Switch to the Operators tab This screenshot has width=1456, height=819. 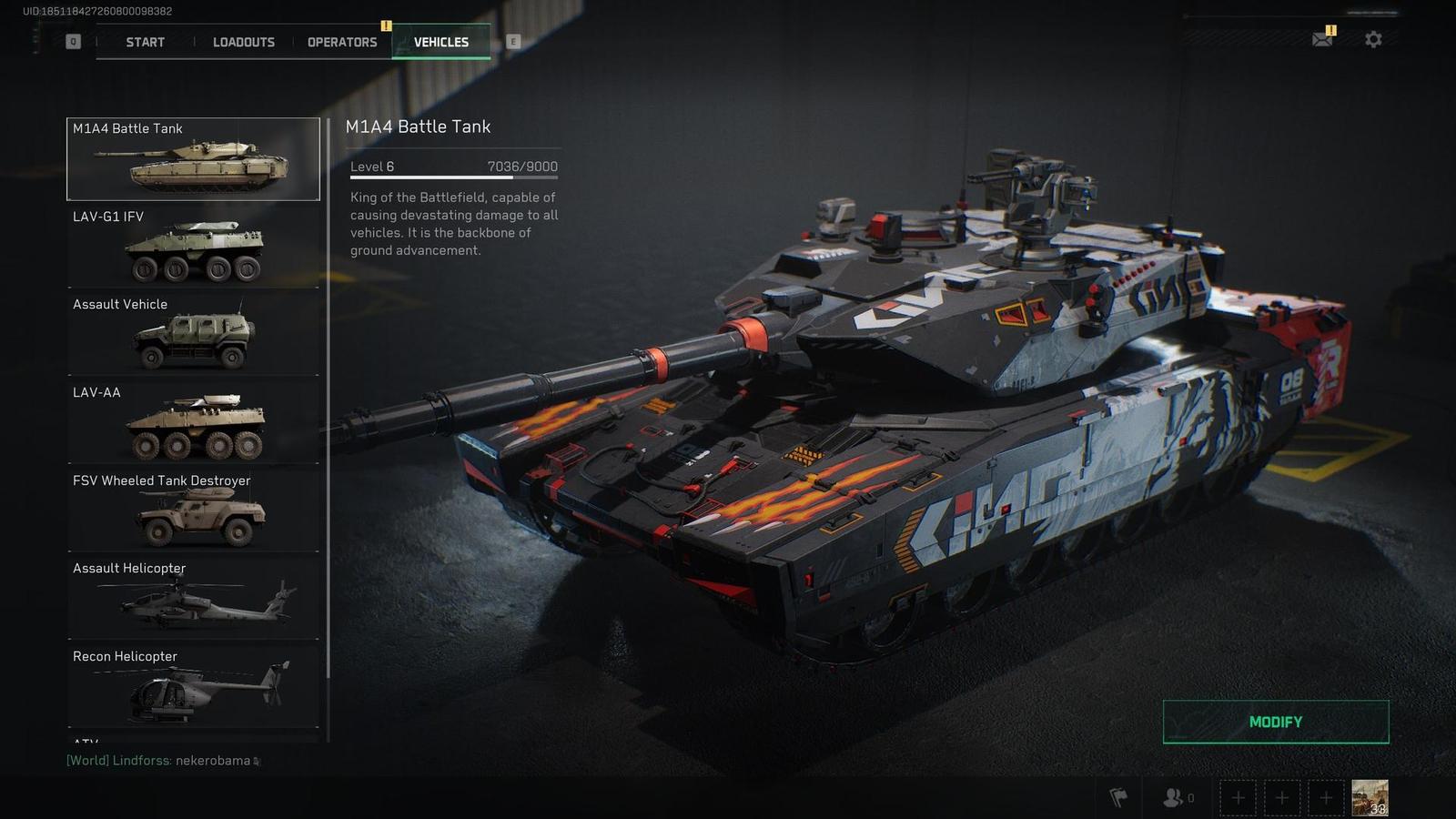pyautogui.click(x=343, y=42)
